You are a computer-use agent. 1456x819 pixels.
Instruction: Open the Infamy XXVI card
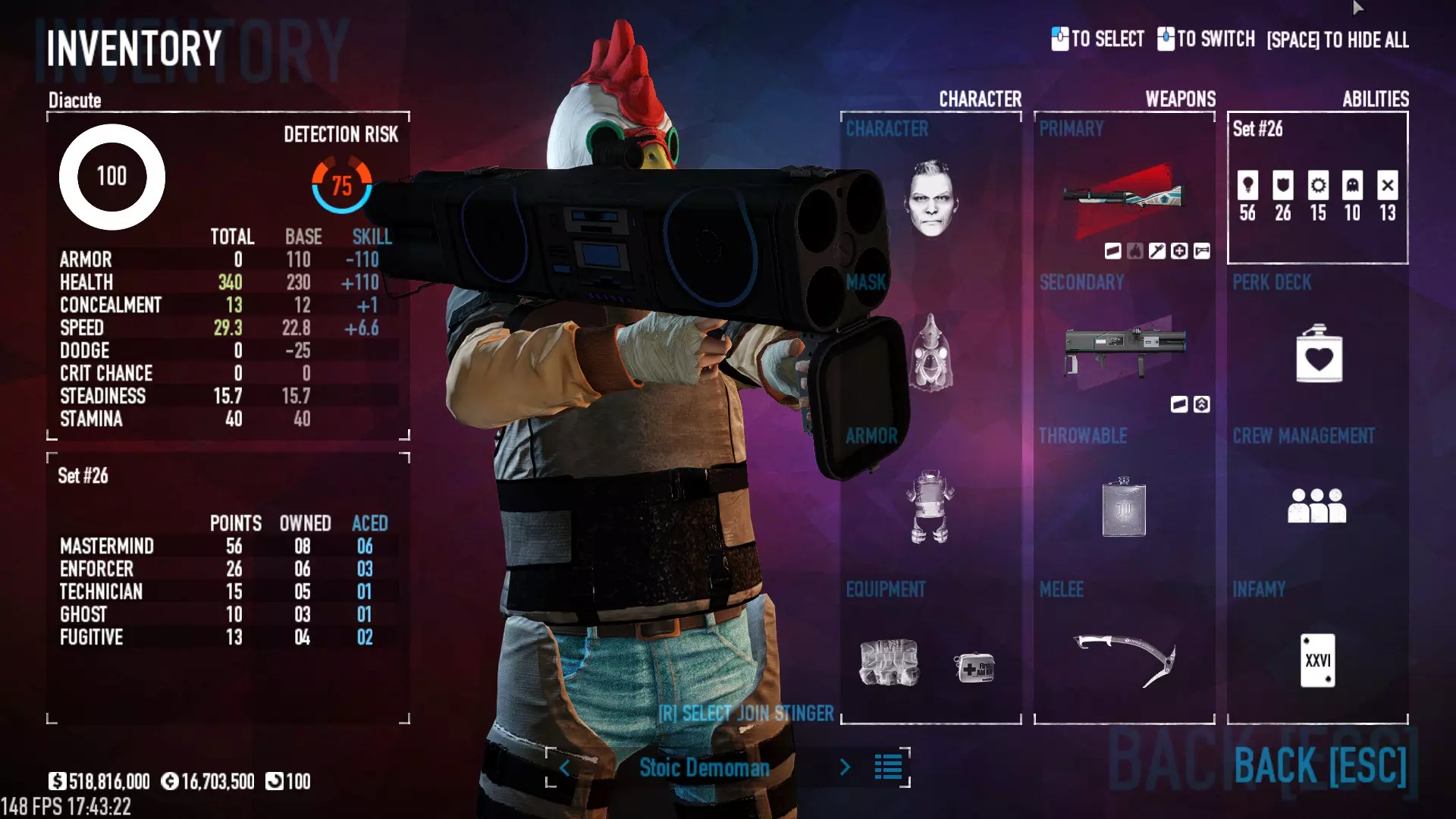(x=1317, y=660)
